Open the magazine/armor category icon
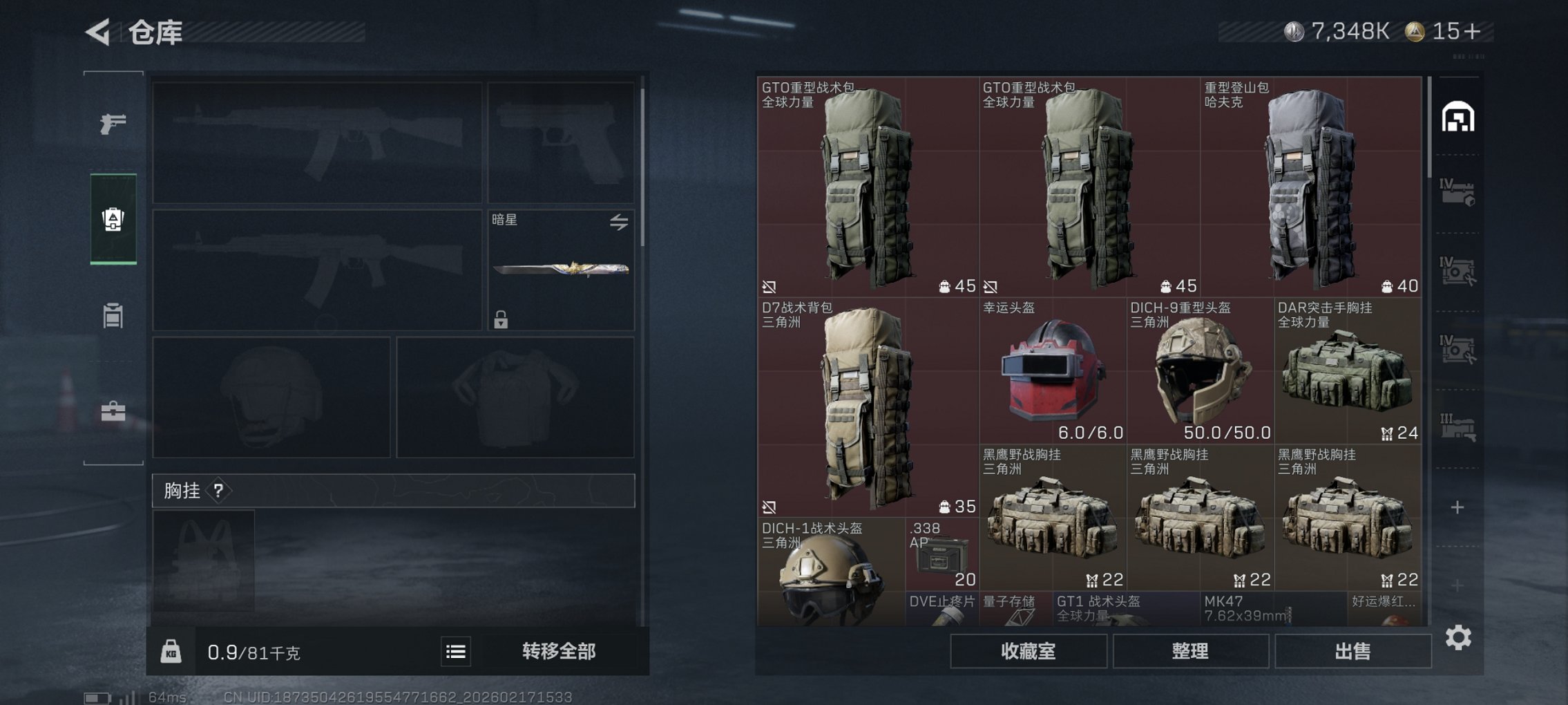 pos(113,316)
